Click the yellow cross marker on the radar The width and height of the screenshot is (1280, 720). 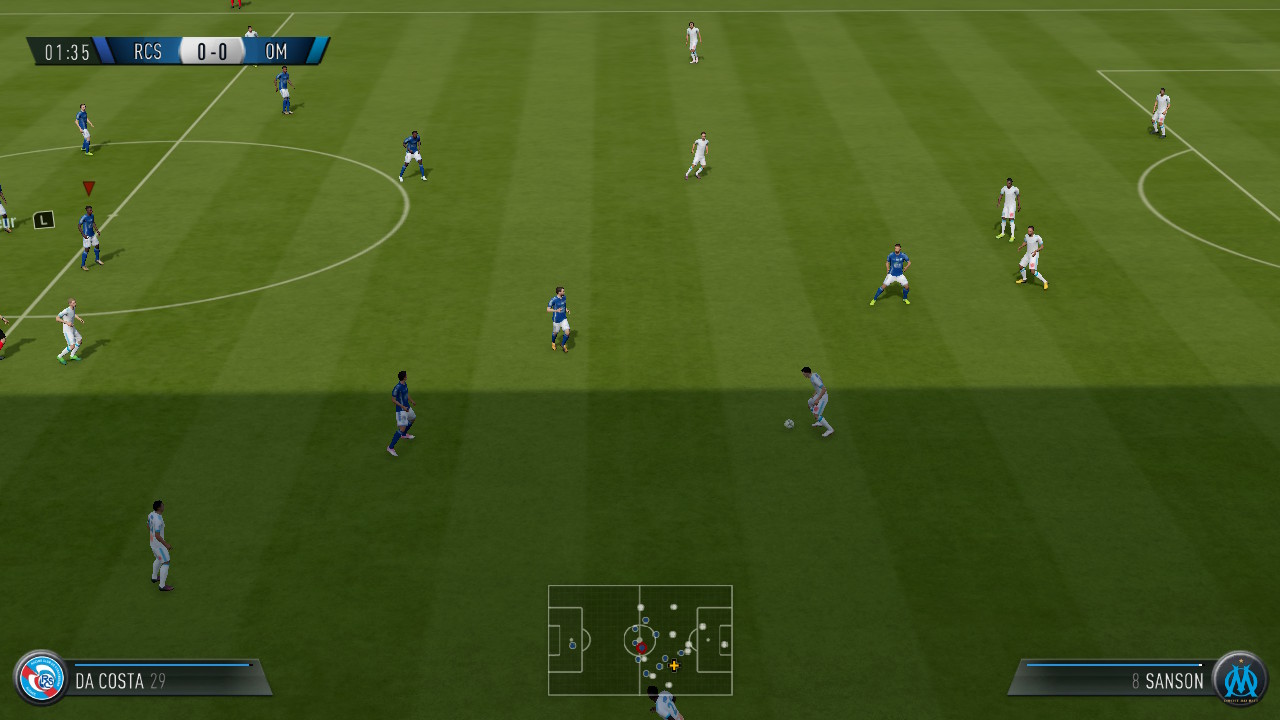tap(673, 664)
